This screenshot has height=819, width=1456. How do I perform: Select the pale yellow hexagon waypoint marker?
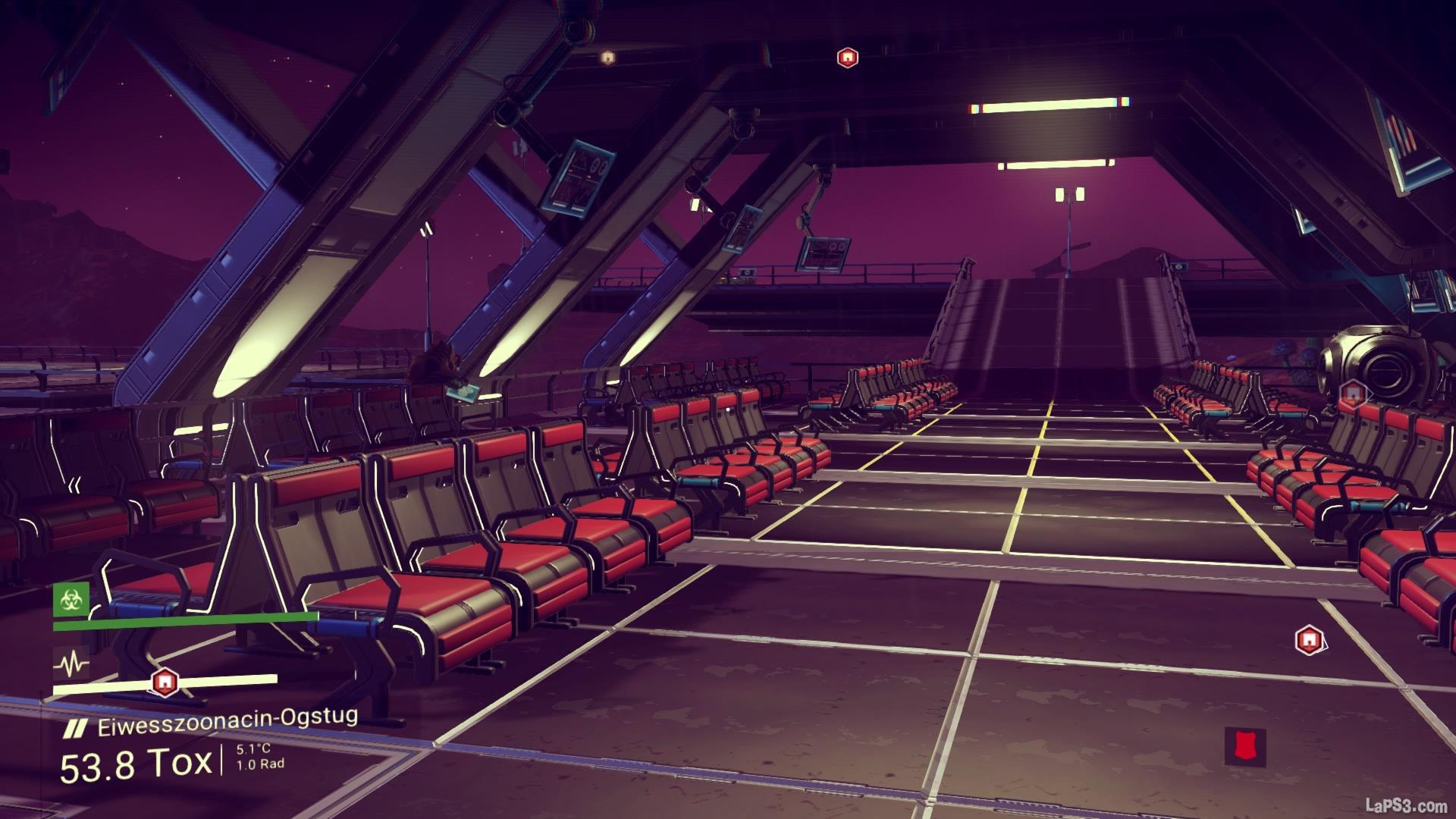607,57
